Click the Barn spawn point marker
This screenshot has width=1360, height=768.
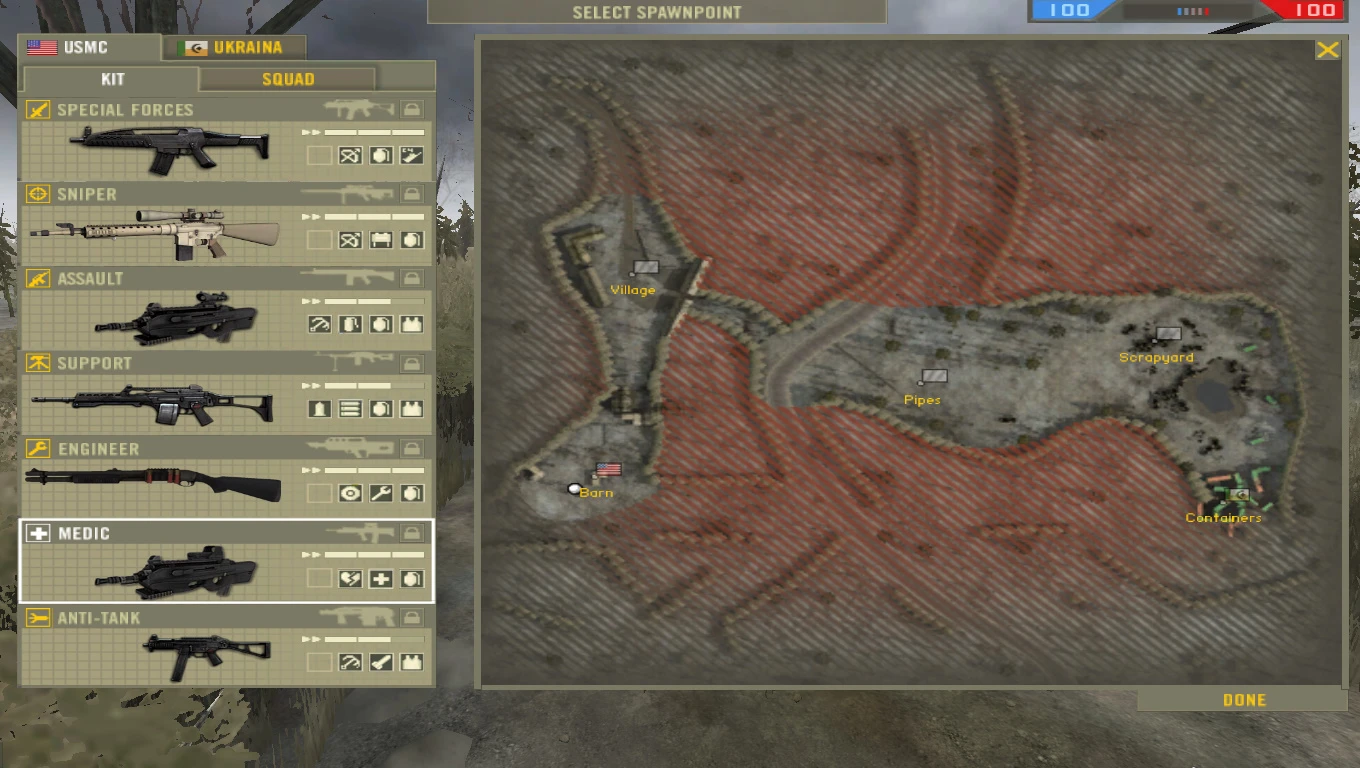[x=574, y=489]
